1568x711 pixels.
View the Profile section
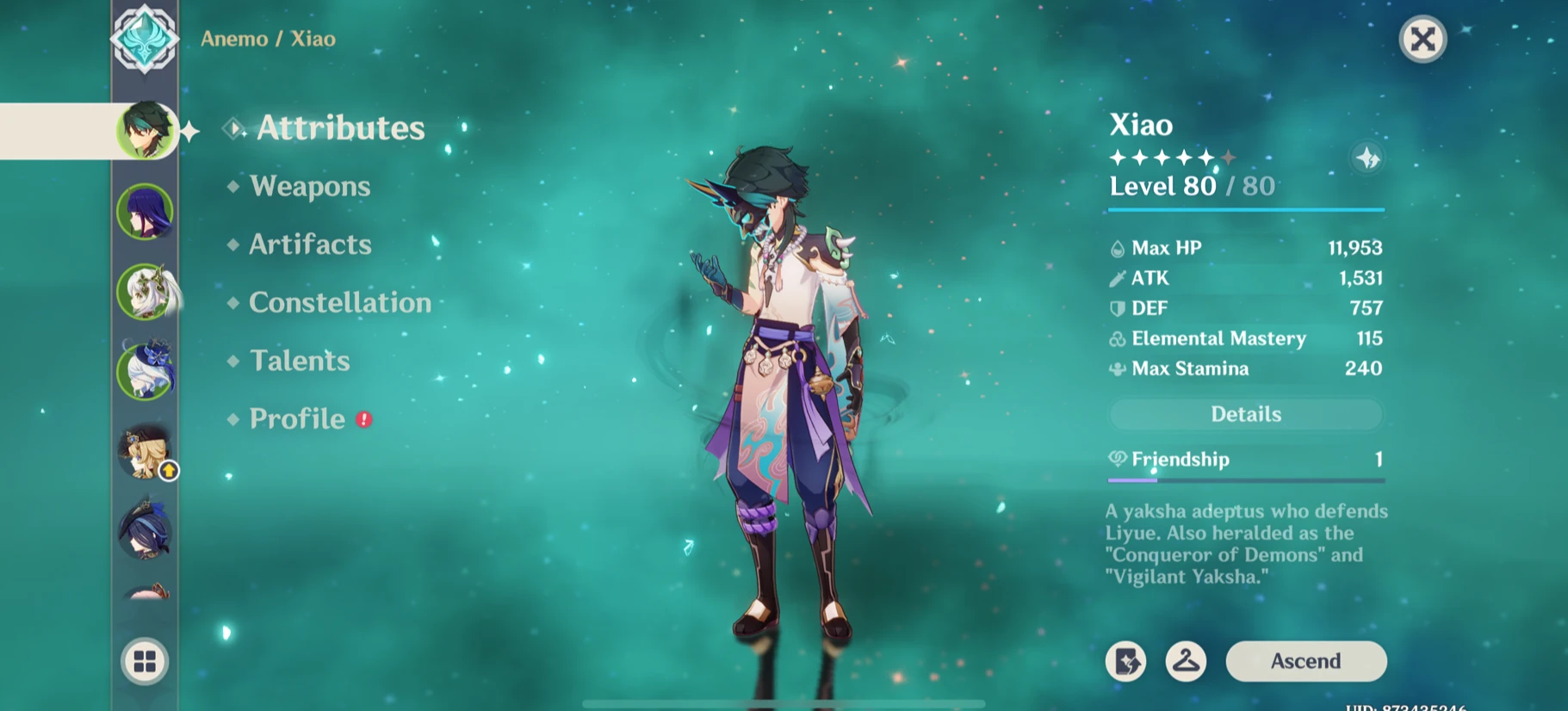click(295, 419)
